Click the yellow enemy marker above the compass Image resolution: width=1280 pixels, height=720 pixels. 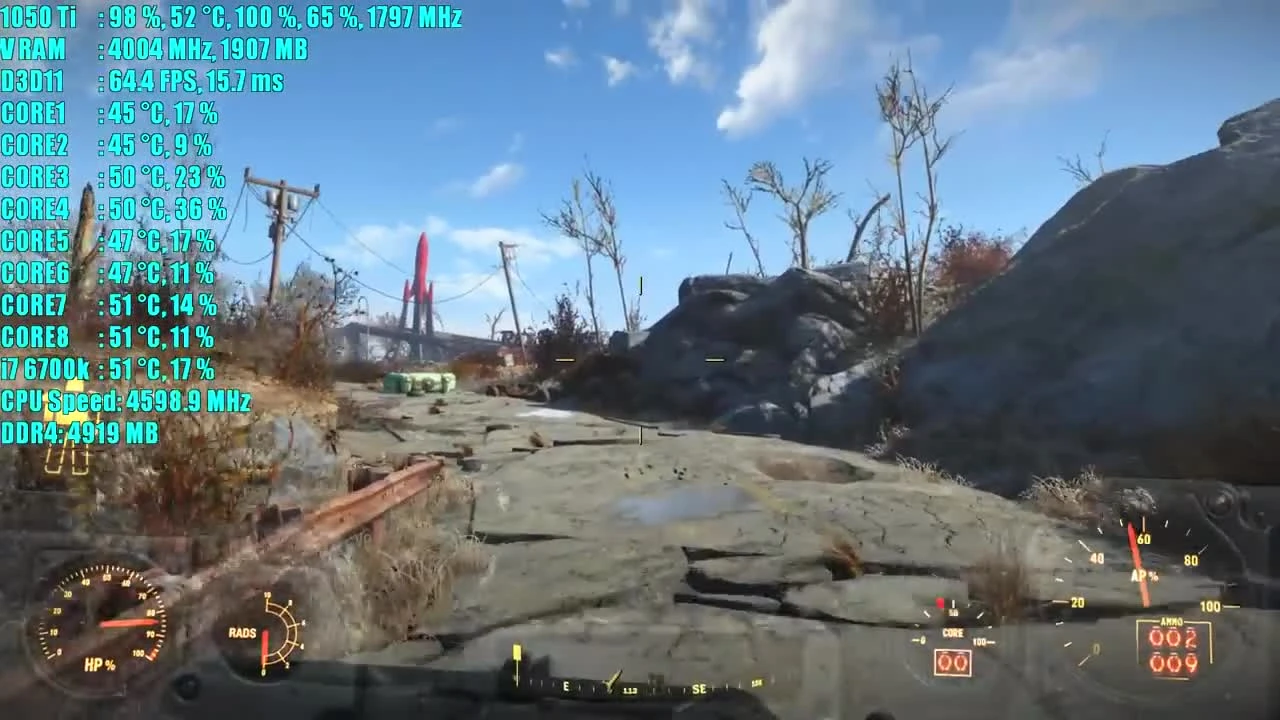pos(517,653)
